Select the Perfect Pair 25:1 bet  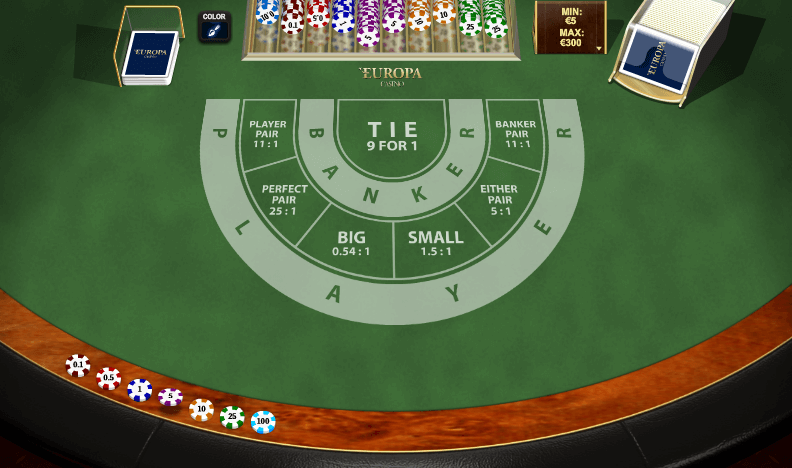click(285, 200)
